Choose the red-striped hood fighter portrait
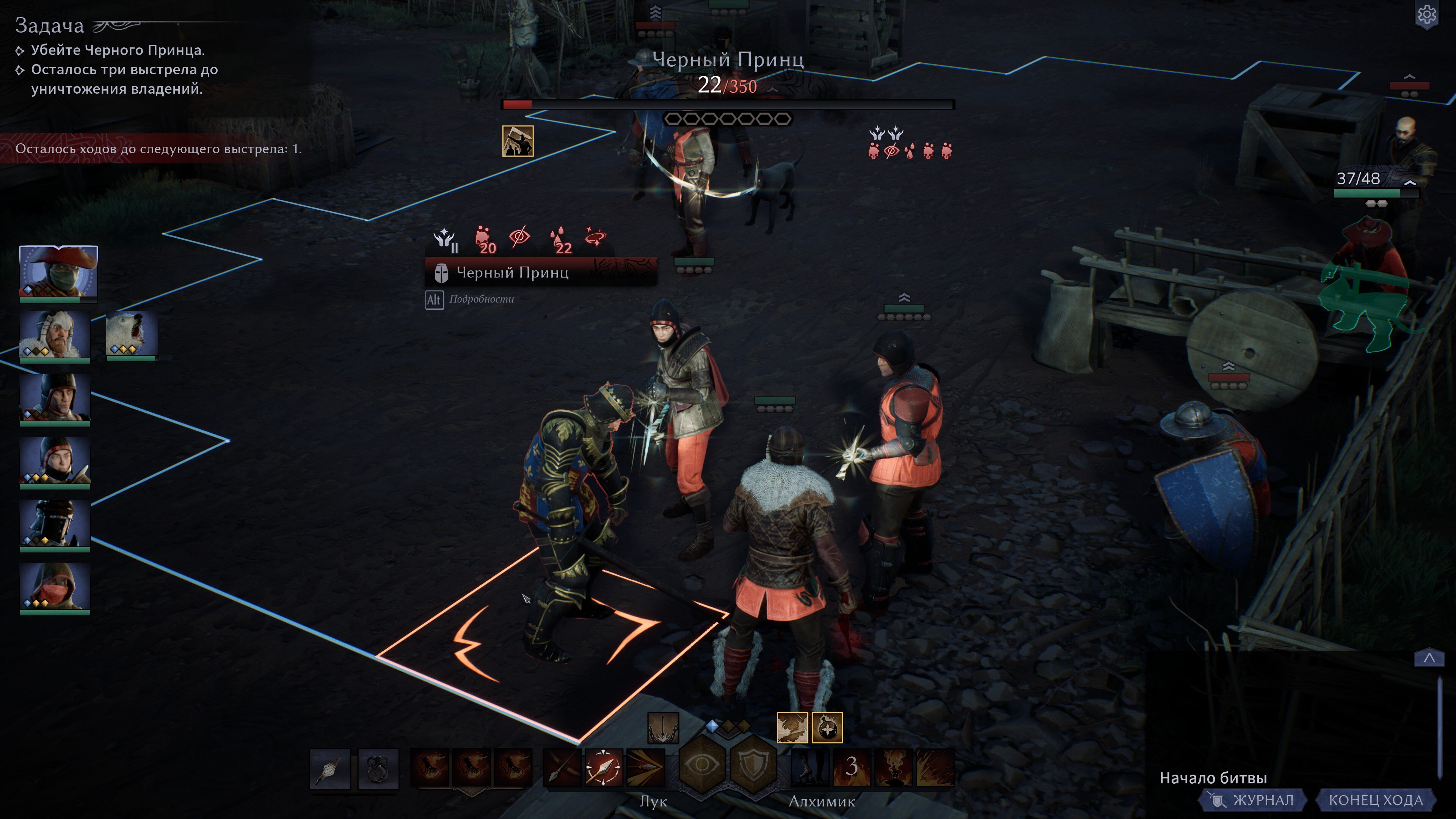This screenshot has width=1456, height=819. (x=55, y=461)
